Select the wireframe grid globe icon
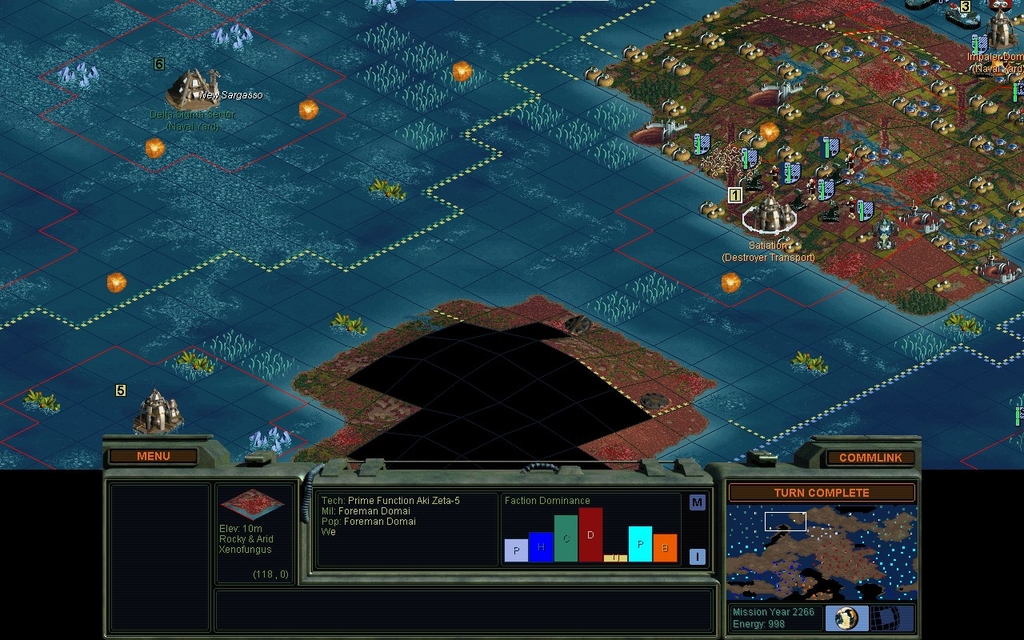1024x640 pixels. tap(894, 617)
